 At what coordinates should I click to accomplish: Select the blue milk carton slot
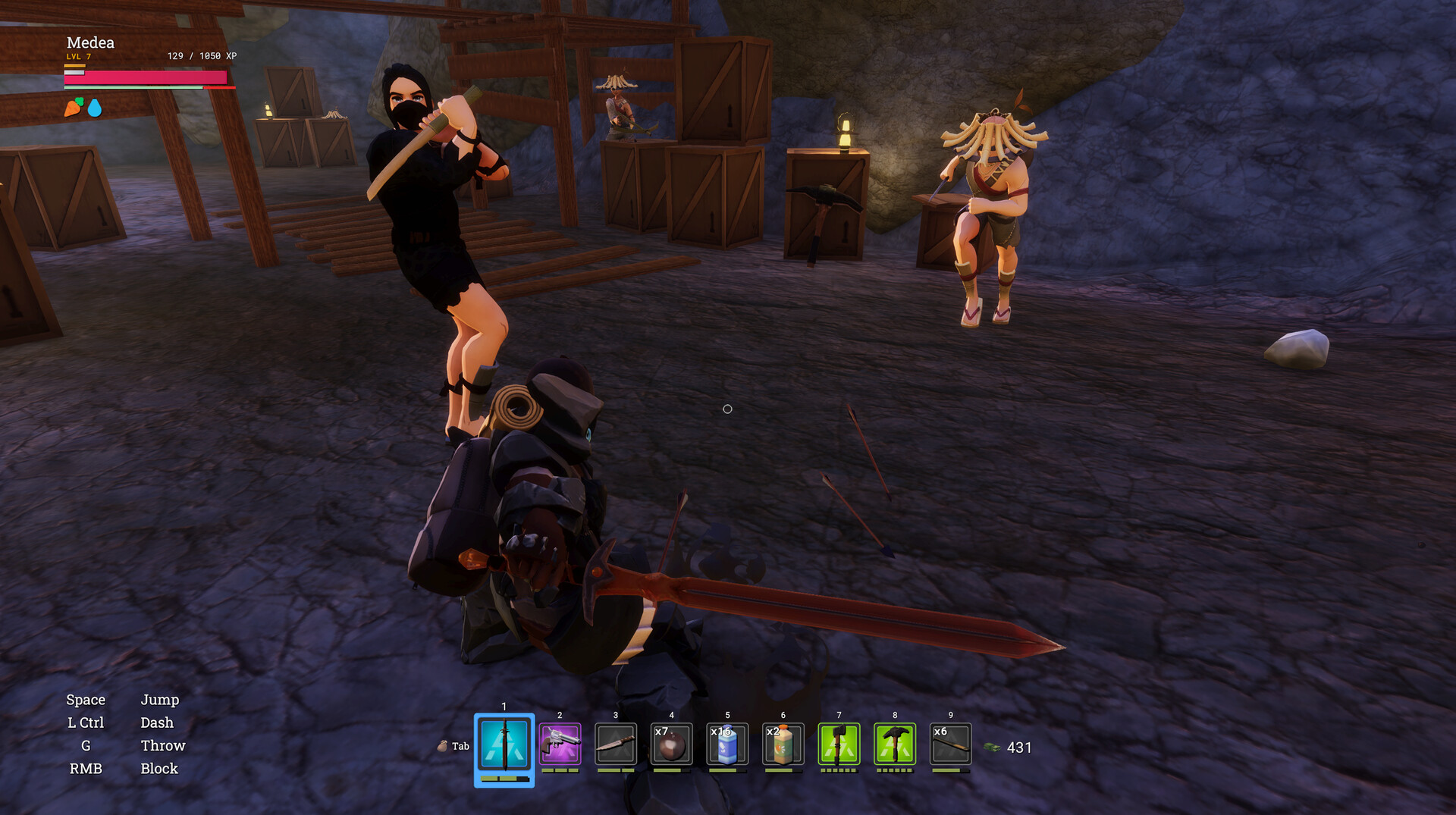tap(727, 744)
